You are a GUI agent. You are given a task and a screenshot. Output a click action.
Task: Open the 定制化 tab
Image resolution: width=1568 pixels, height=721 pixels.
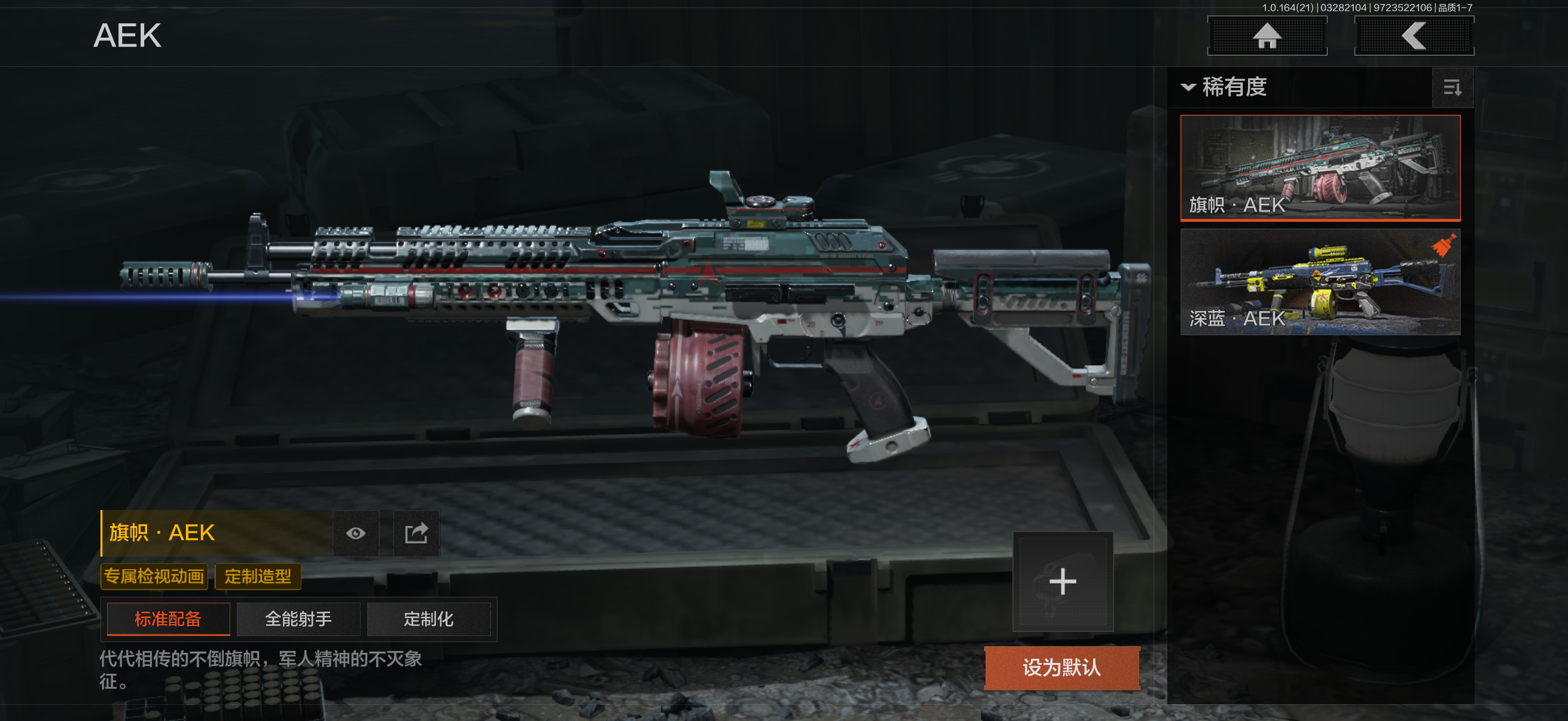coord(429,619)
